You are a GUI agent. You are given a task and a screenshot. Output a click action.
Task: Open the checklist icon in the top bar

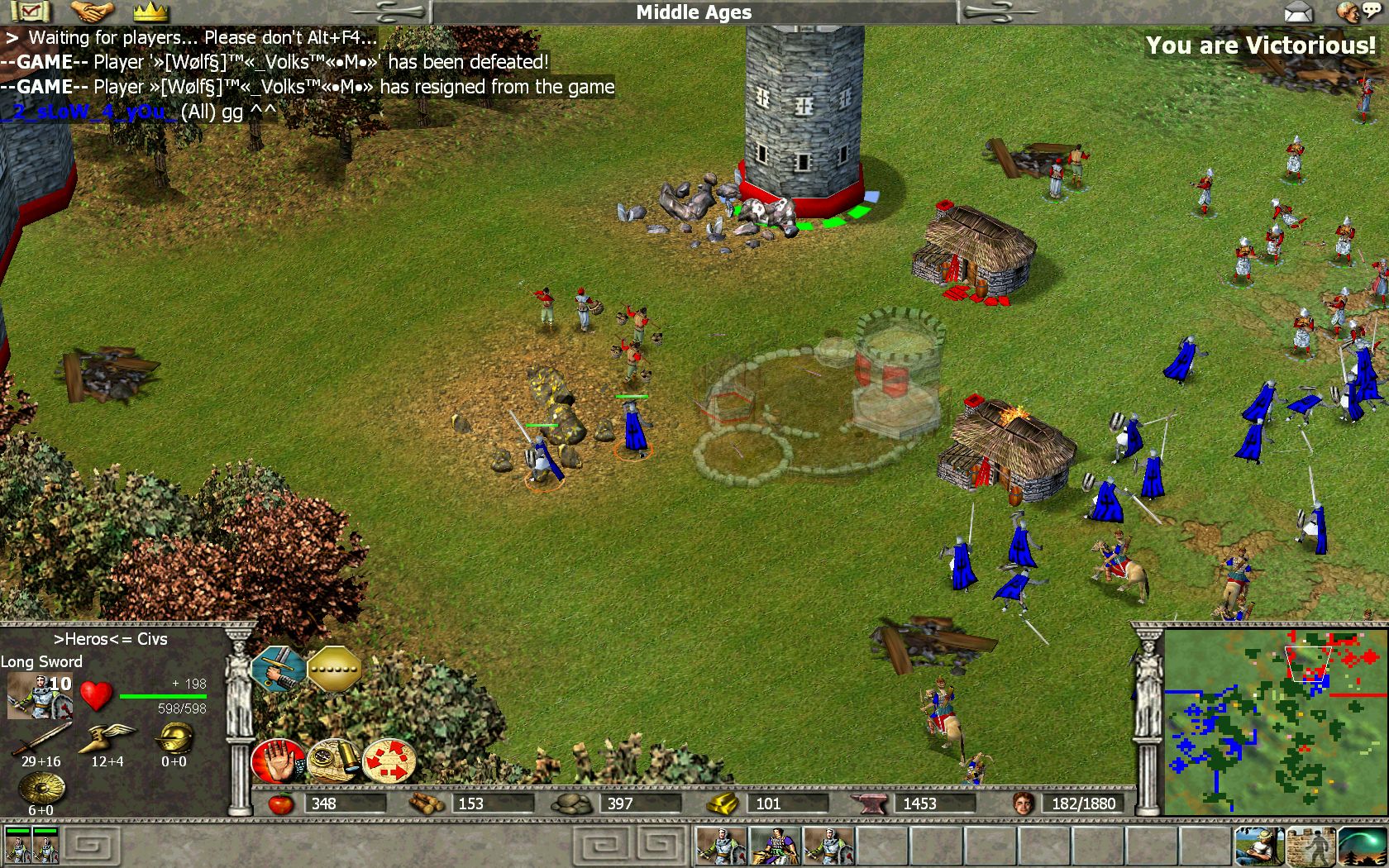(30, 12)
